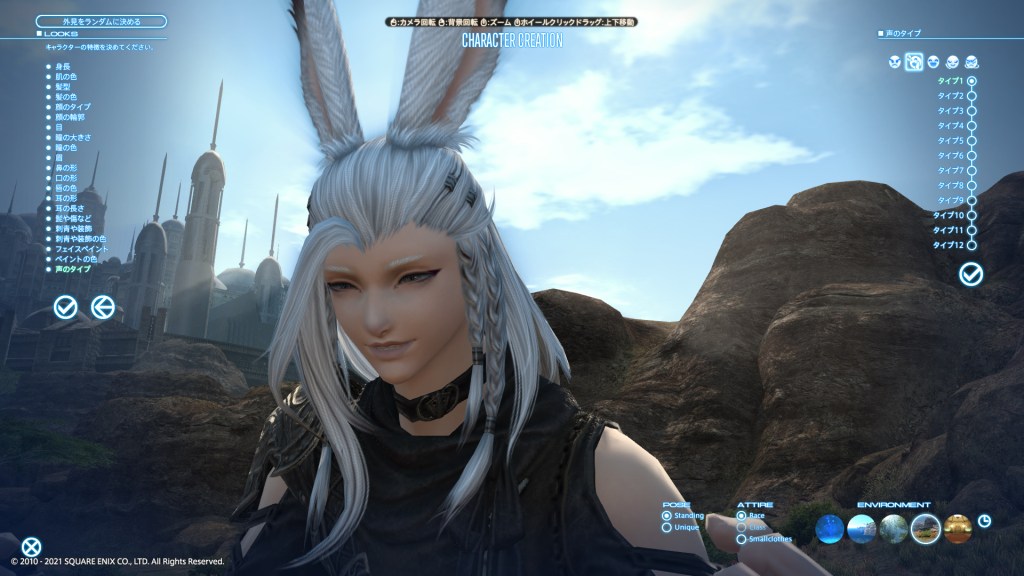Choose voice タイプ5
Image resolution: width=1024 pixels, height=576 pixels.
pyautogui.click(x=972, y=141)
